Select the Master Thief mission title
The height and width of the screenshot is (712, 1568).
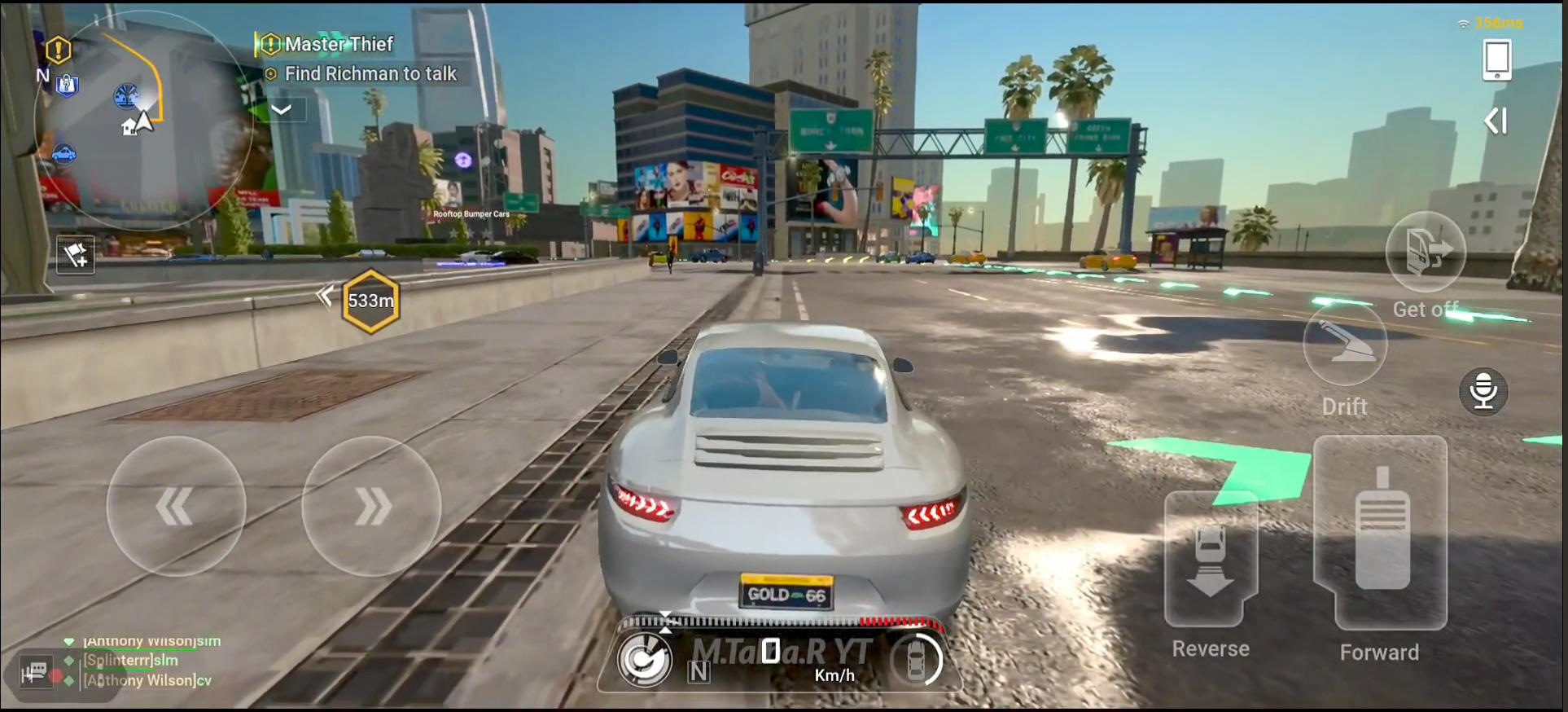click(337, 44)
